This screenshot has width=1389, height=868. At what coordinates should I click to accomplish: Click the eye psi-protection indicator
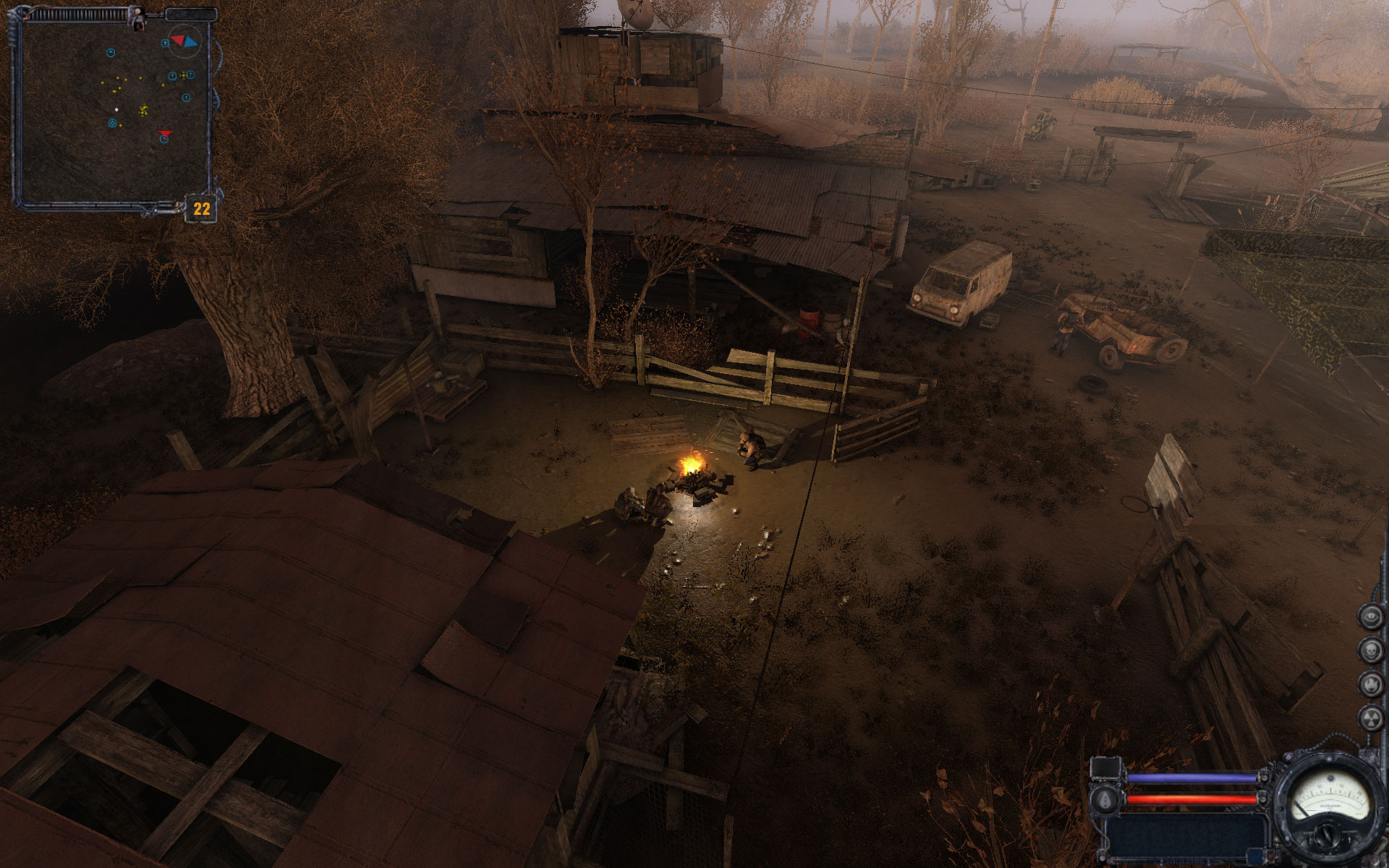pyautogui.click(x=1369, y=617)
